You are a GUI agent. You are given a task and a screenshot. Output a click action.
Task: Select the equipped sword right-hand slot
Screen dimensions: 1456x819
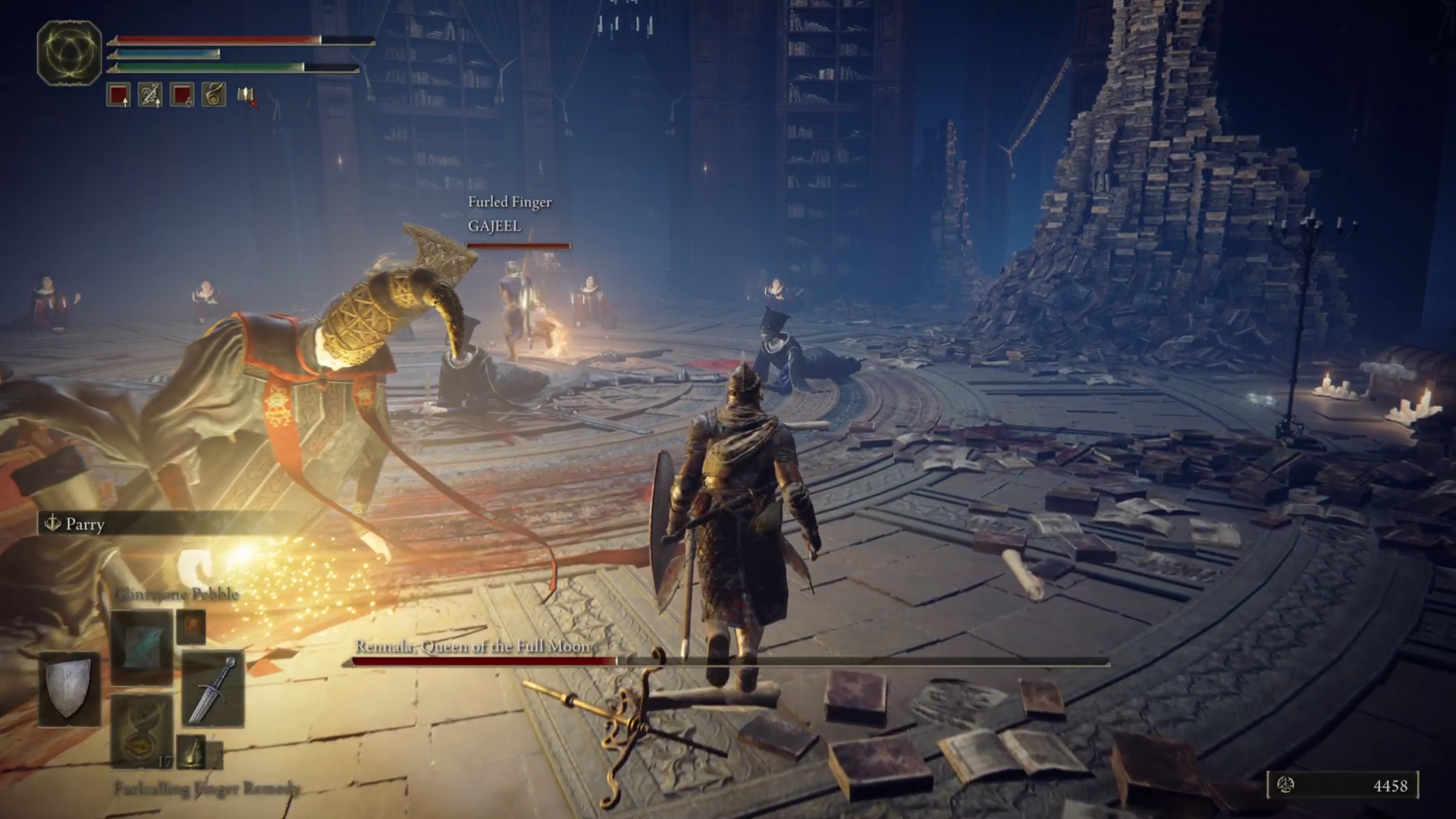[x=213, y=689]
